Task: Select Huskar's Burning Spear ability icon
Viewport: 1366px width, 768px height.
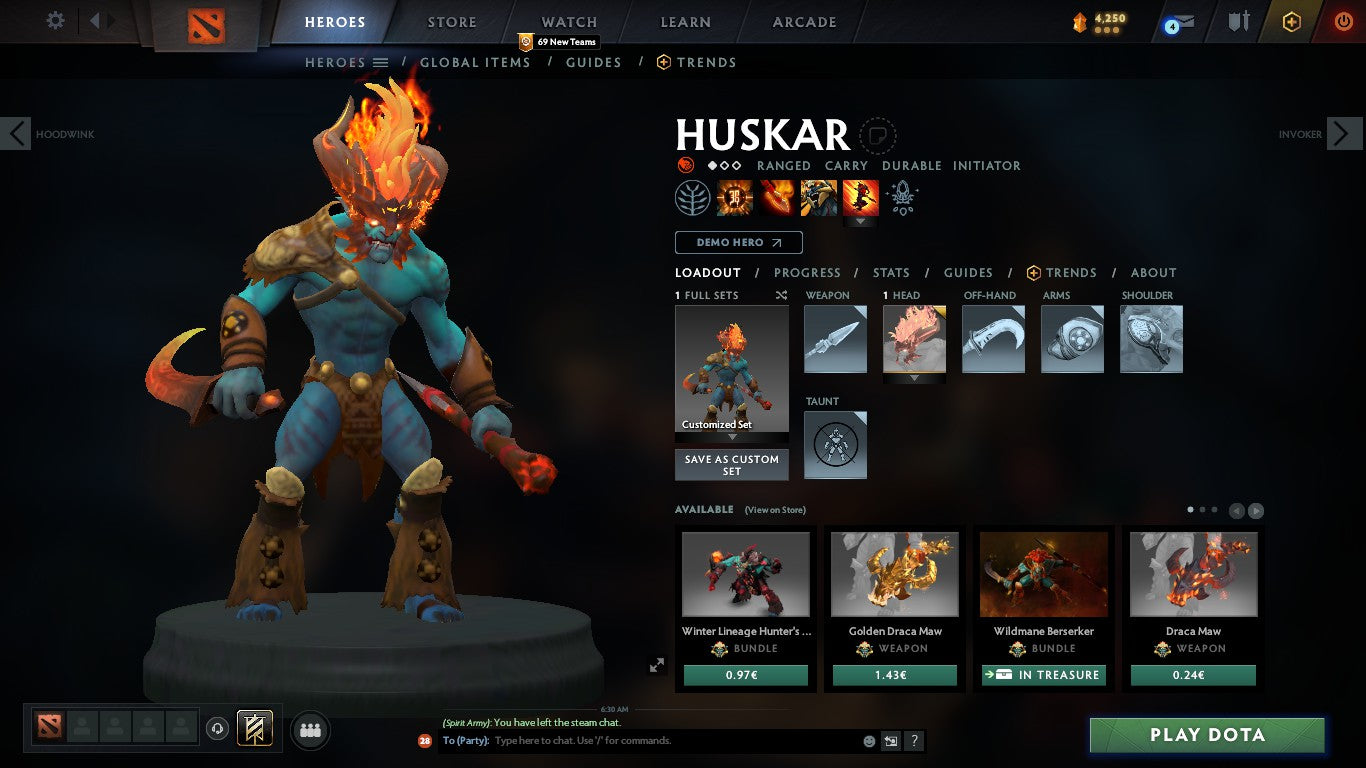Action: pos(778,197)
